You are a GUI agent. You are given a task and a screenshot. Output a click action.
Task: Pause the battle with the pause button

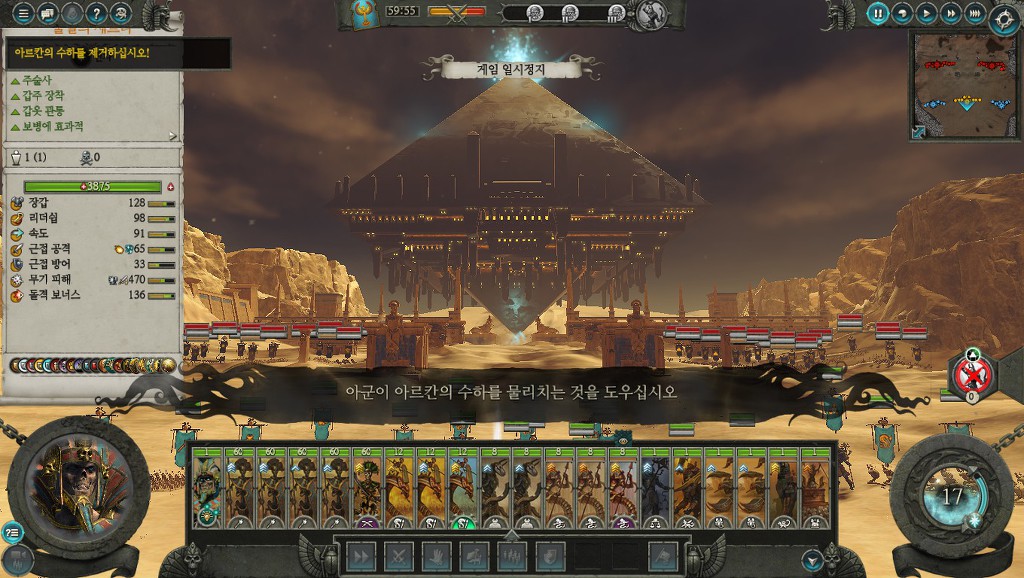coord(877,14)
